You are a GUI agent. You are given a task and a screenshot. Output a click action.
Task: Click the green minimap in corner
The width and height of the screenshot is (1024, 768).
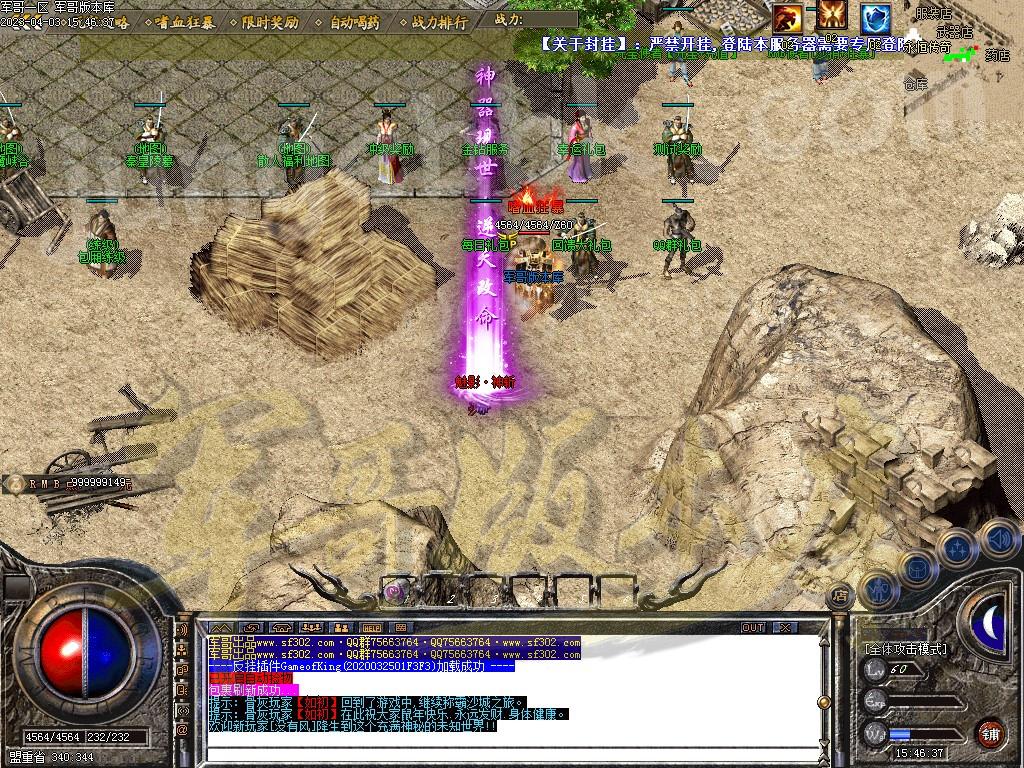coord(963,55)
